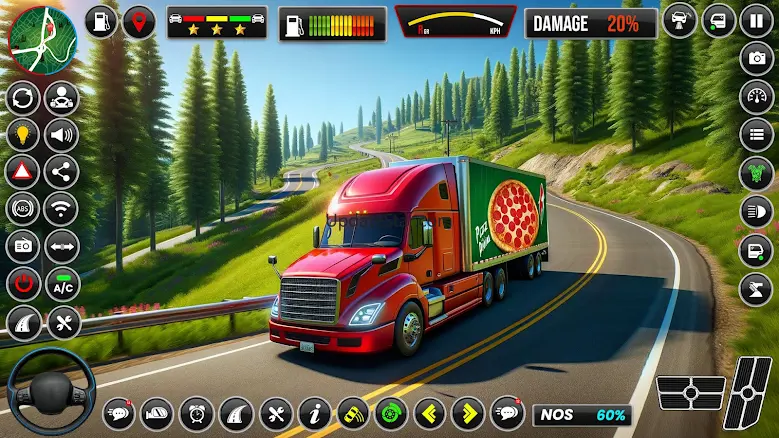779x438 pixels.
Task: Open the alarm clock icon
Action: (197, 413)
